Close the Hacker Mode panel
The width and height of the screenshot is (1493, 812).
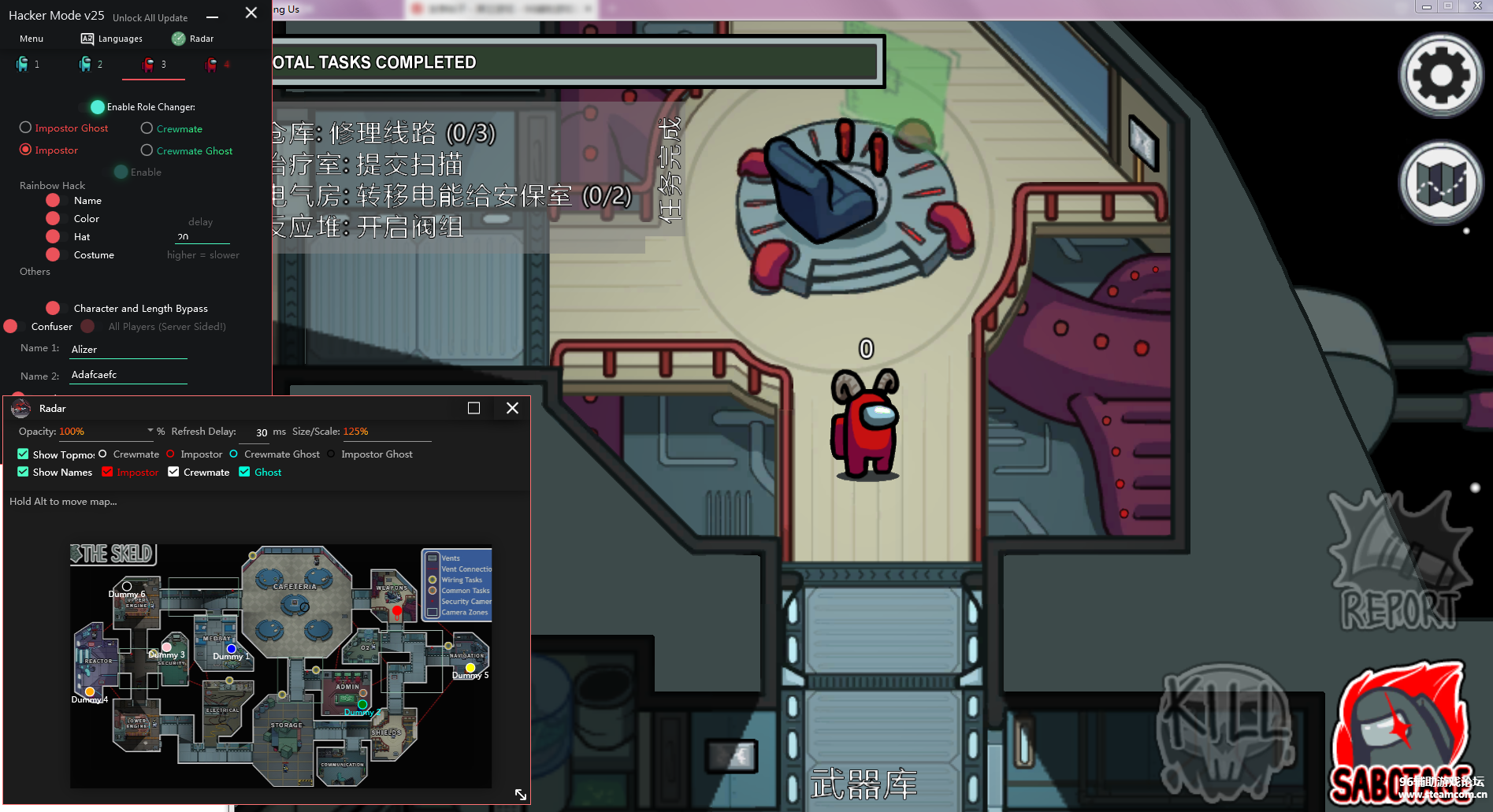pos(251,13)
